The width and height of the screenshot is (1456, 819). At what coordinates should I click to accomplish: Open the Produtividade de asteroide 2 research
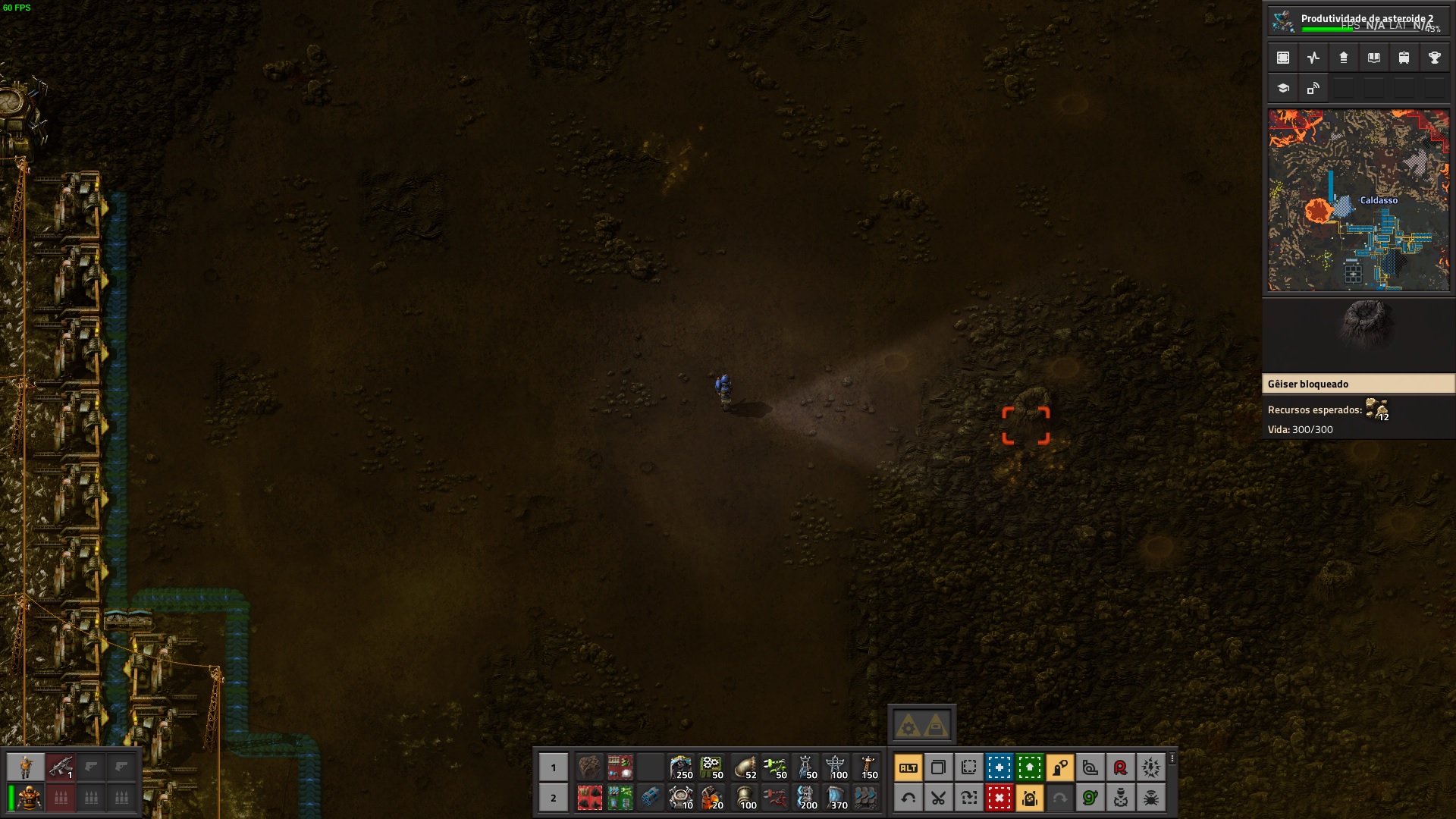click(1357, 20)
